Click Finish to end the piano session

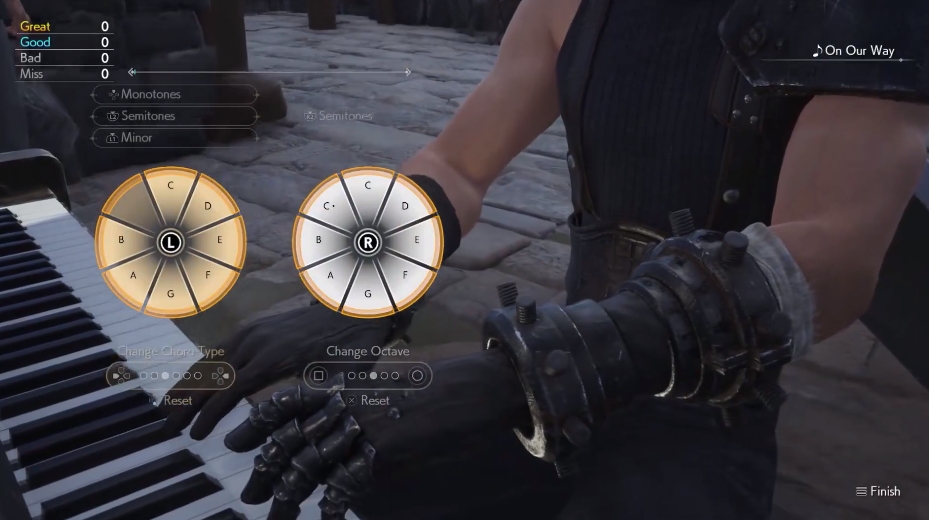(x=878, y=491)
